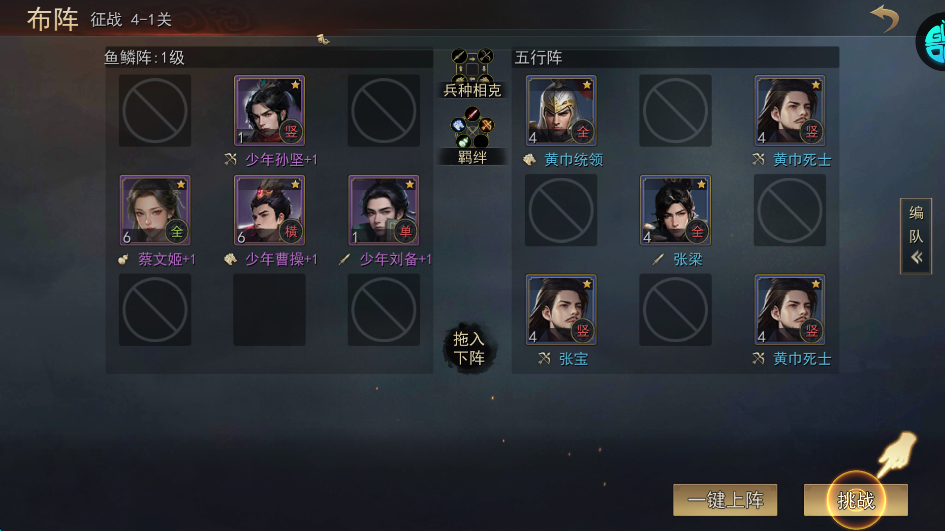This screenshot has width=945, height=531.
Task: Tap the 鱼鳞阵 formation title
Action: coord(145,58)
